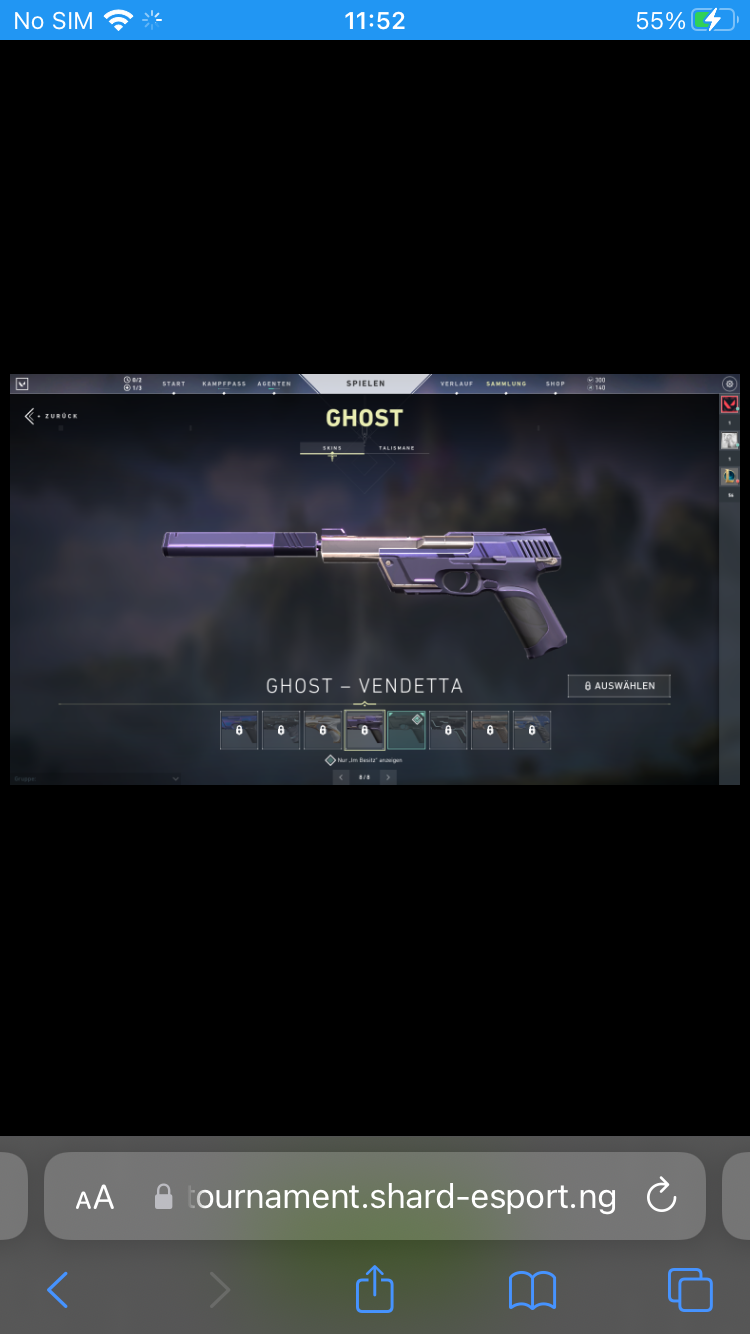
Task: Open the Verlauf section
Action: click(456, 384)
